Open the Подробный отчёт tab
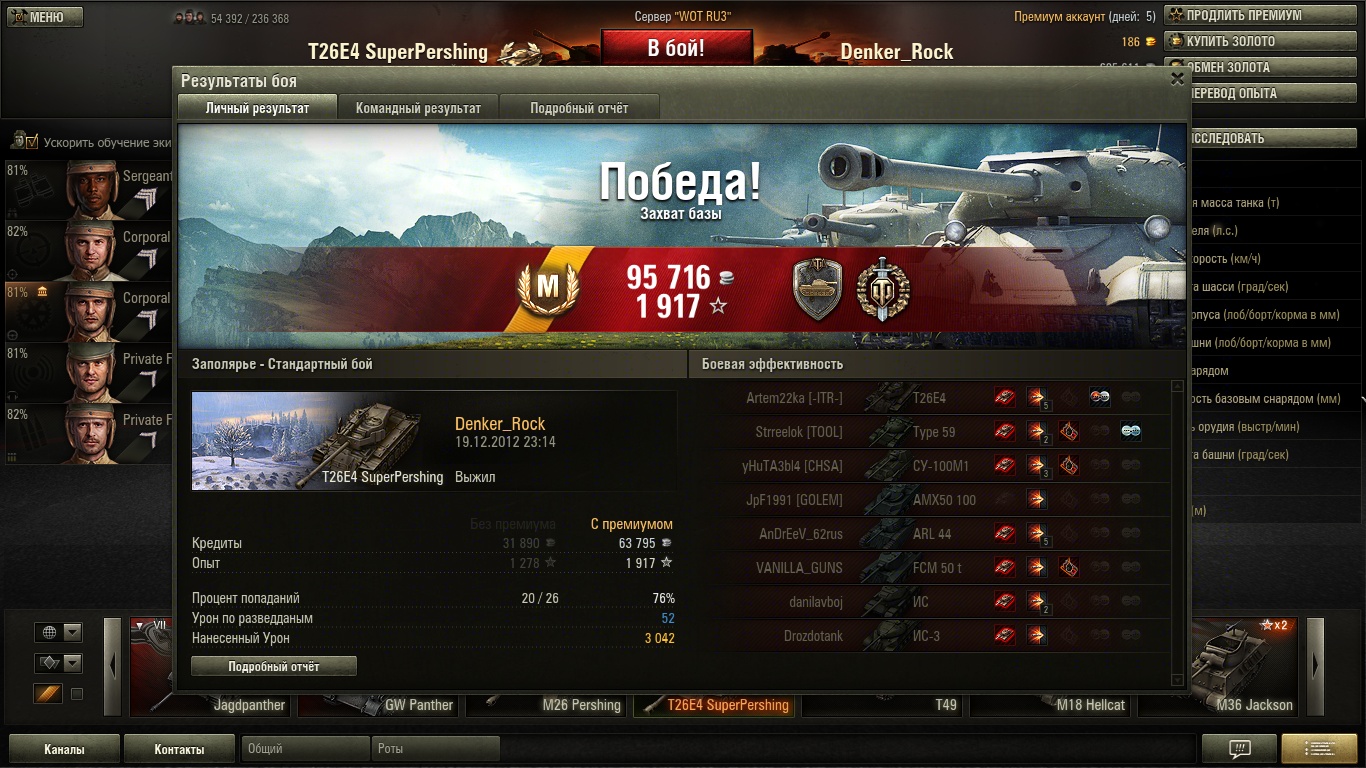 (x=579, y=108)
